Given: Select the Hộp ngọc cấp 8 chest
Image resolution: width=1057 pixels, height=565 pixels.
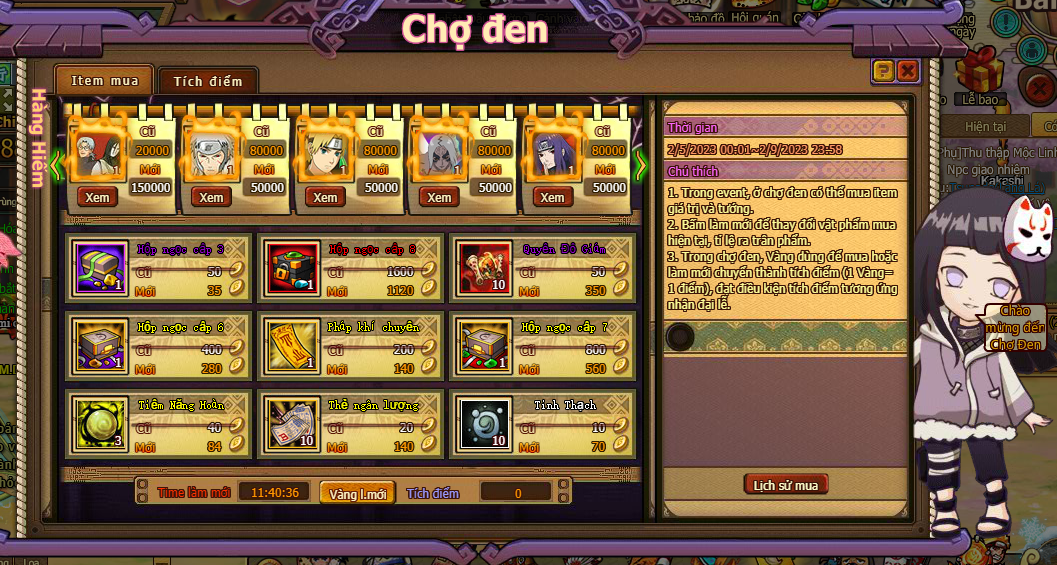Looking at the screenshot, I should coord(294,269).
